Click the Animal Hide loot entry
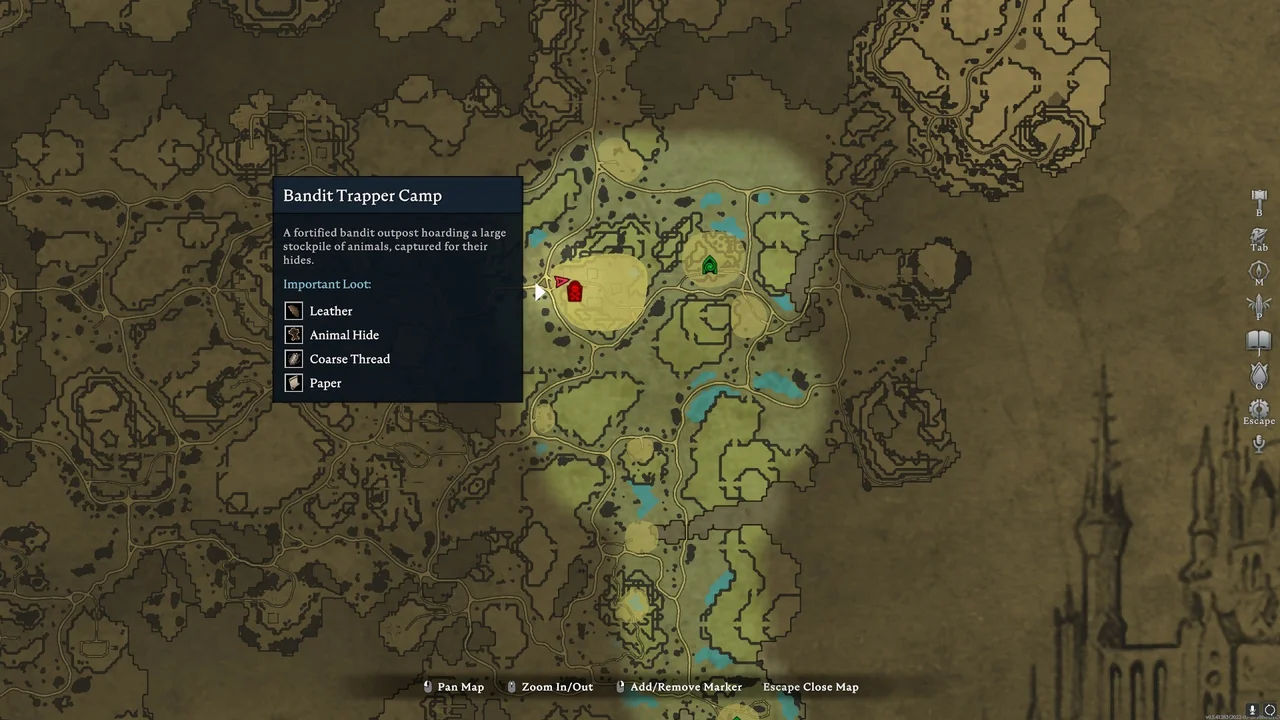 point(343,335)
